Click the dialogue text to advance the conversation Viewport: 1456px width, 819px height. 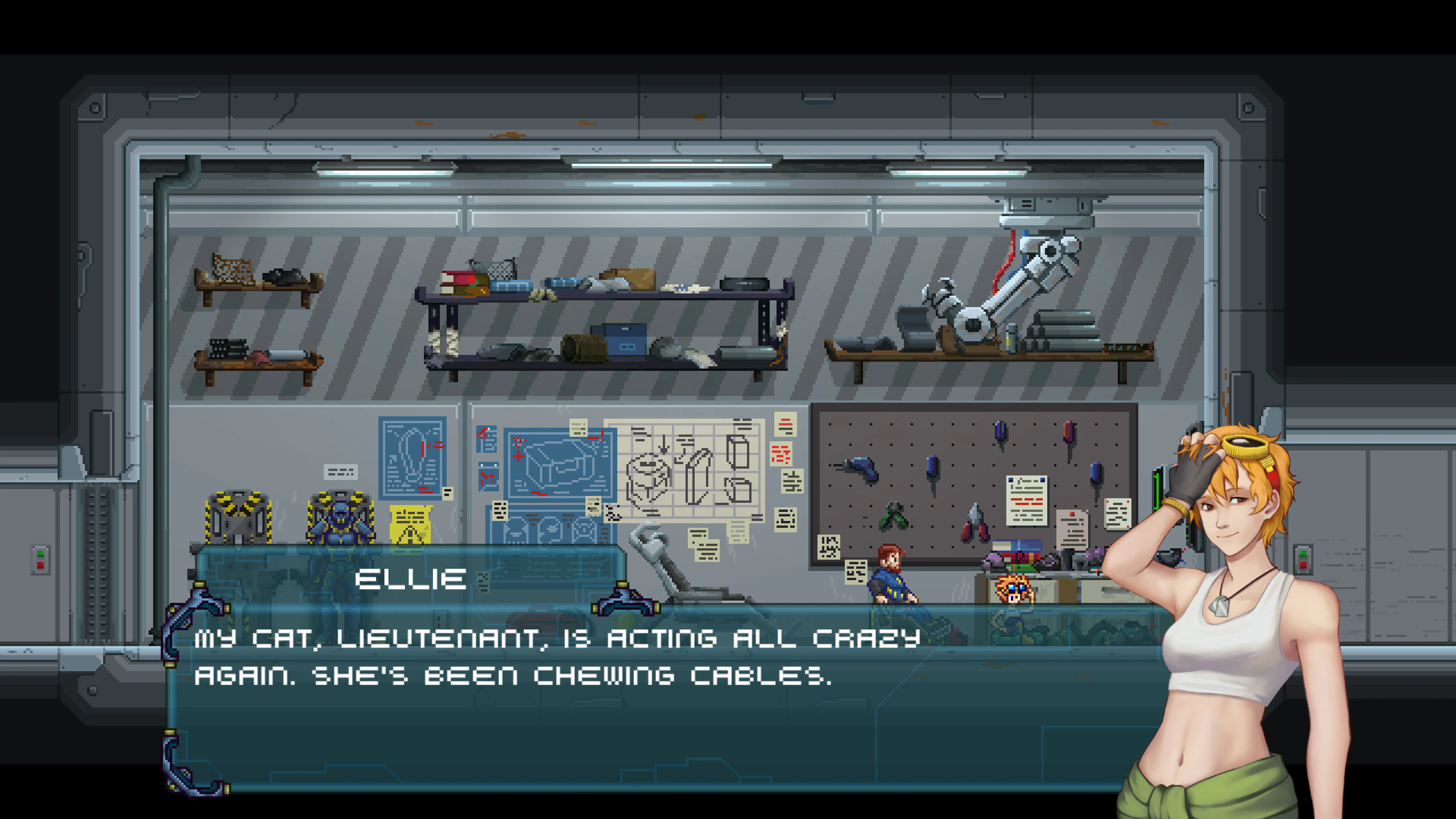click(x=509, y=656)
